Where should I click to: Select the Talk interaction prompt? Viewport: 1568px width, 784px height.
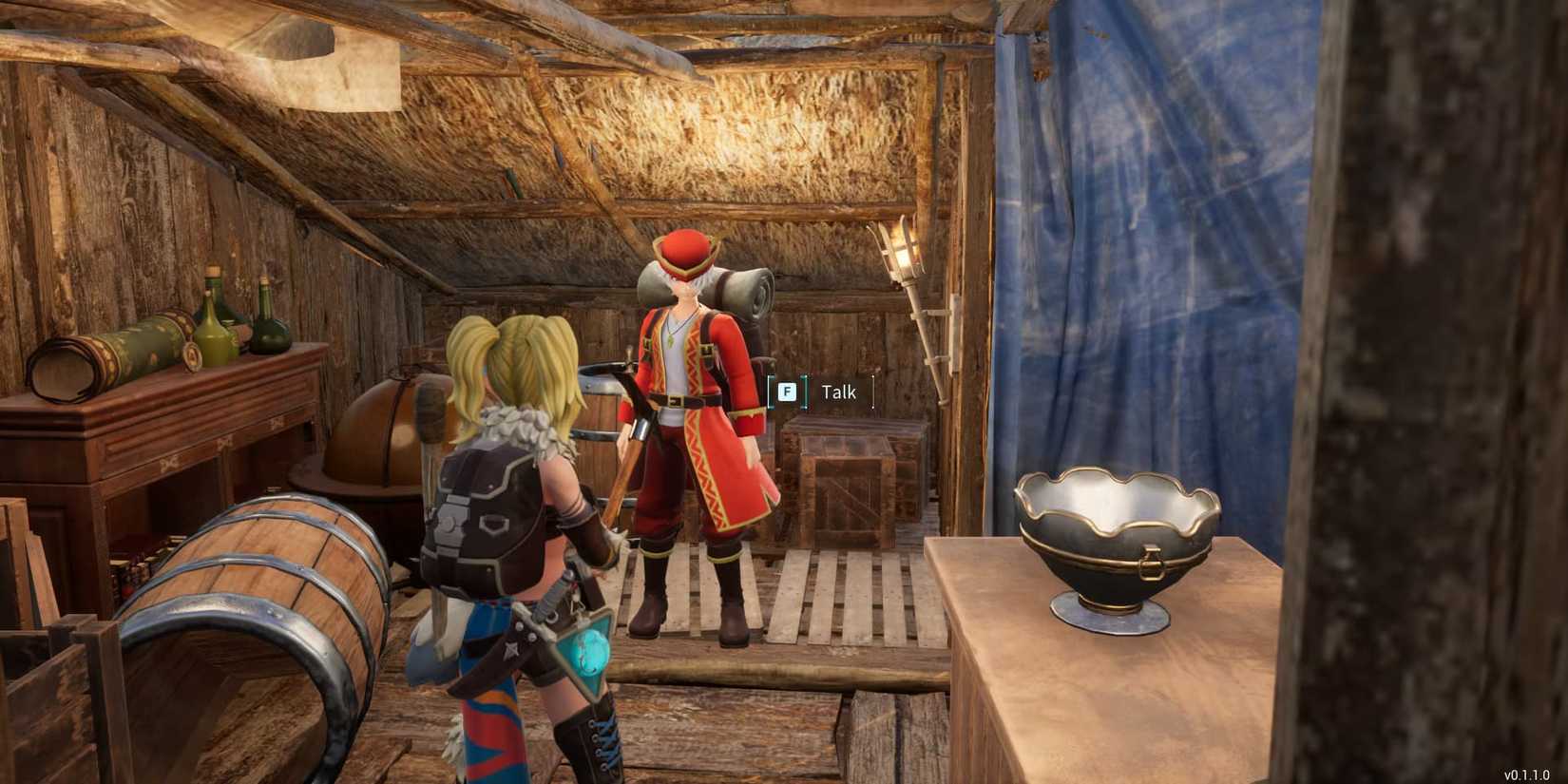click(x=837, y=392)
